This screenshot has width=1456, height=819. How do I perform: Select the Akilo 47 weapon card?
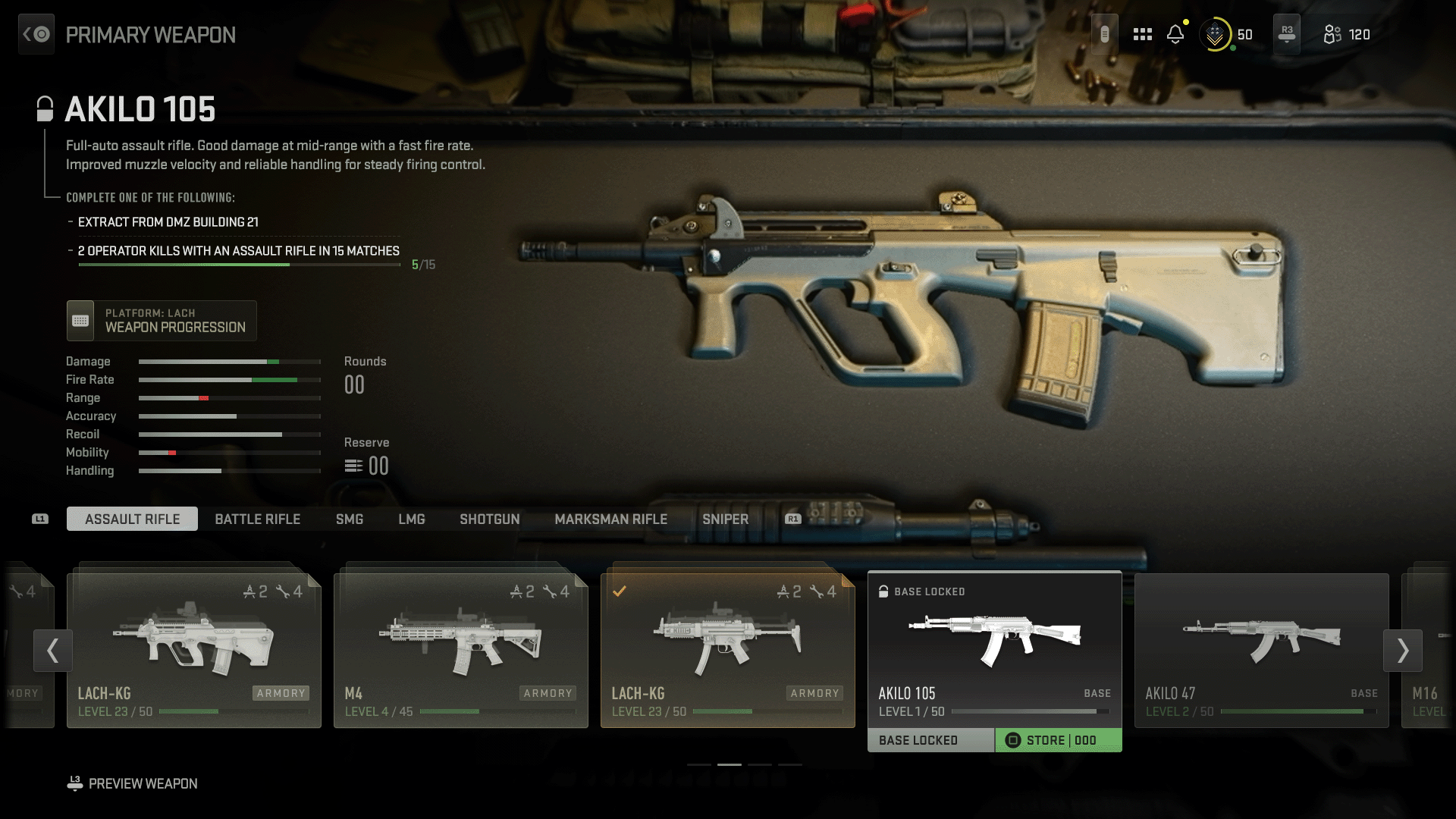1261,650
